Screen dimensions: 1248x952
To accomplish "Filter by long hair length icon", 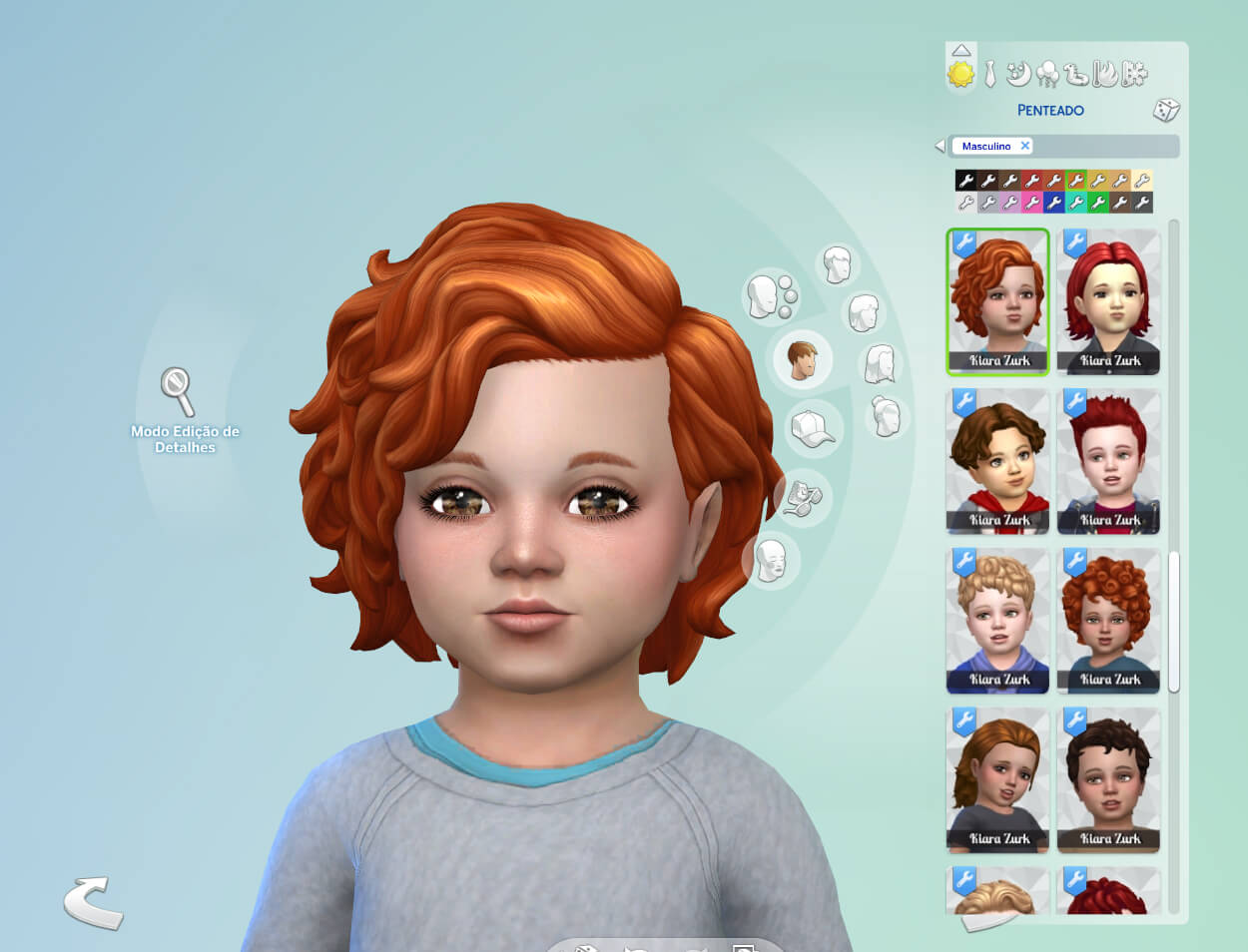I will coord(880,364).
